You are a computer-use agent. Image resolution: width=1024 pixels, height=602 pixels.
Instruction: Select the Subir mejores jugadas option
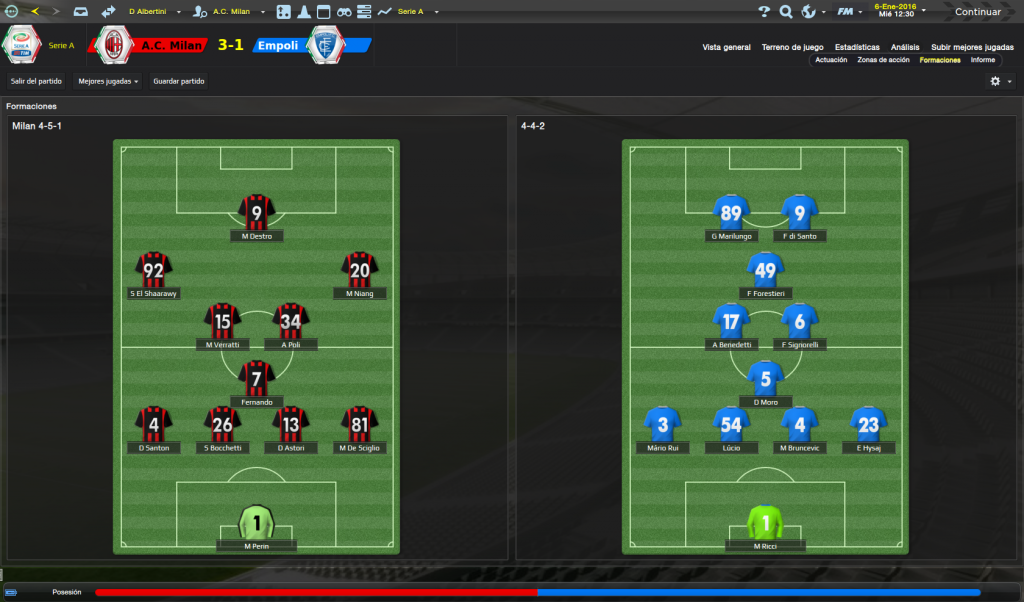pos(971,47)
